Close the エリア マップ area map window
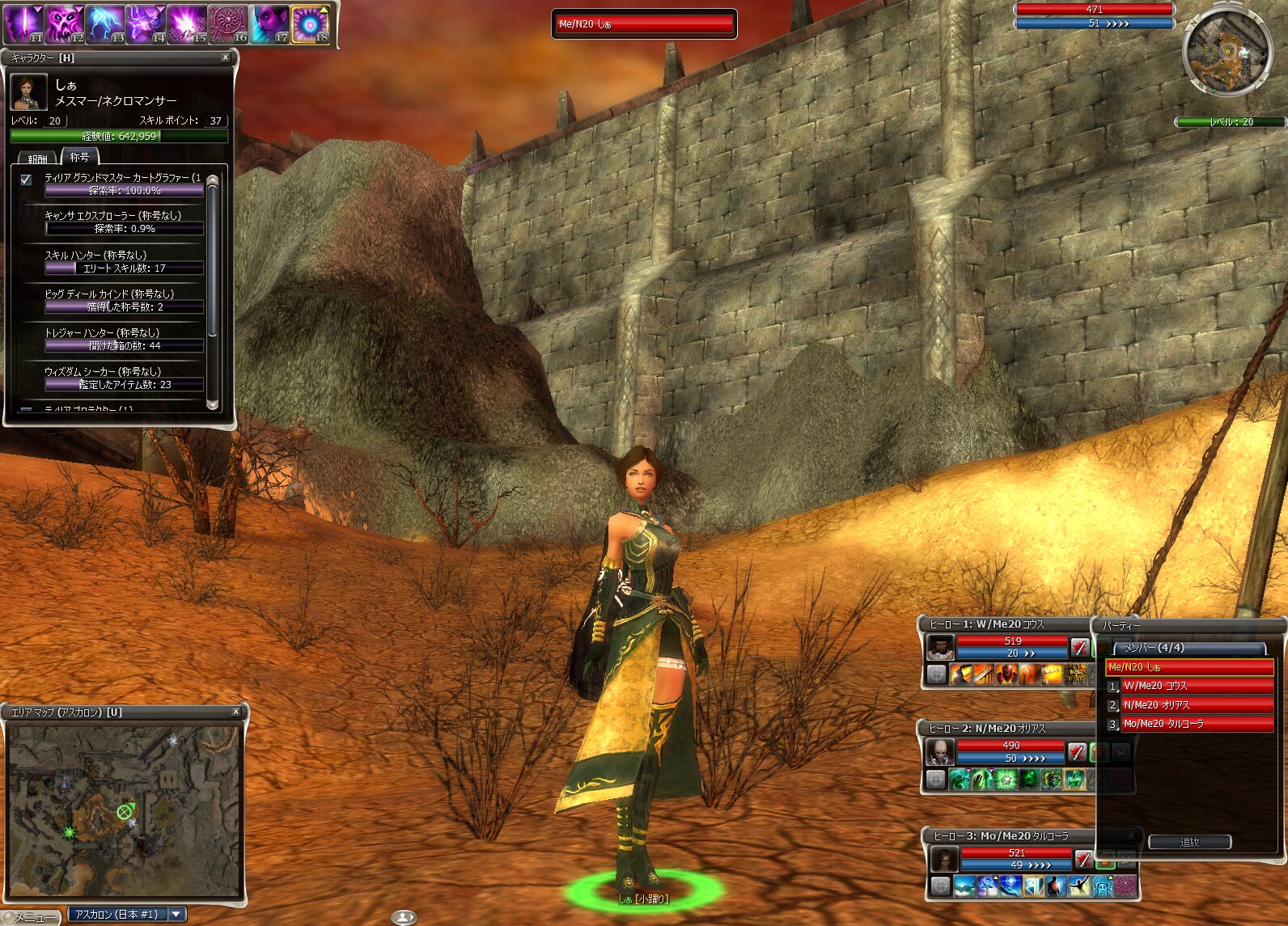Screen dimensions: 1288x926 pos(236,712)
